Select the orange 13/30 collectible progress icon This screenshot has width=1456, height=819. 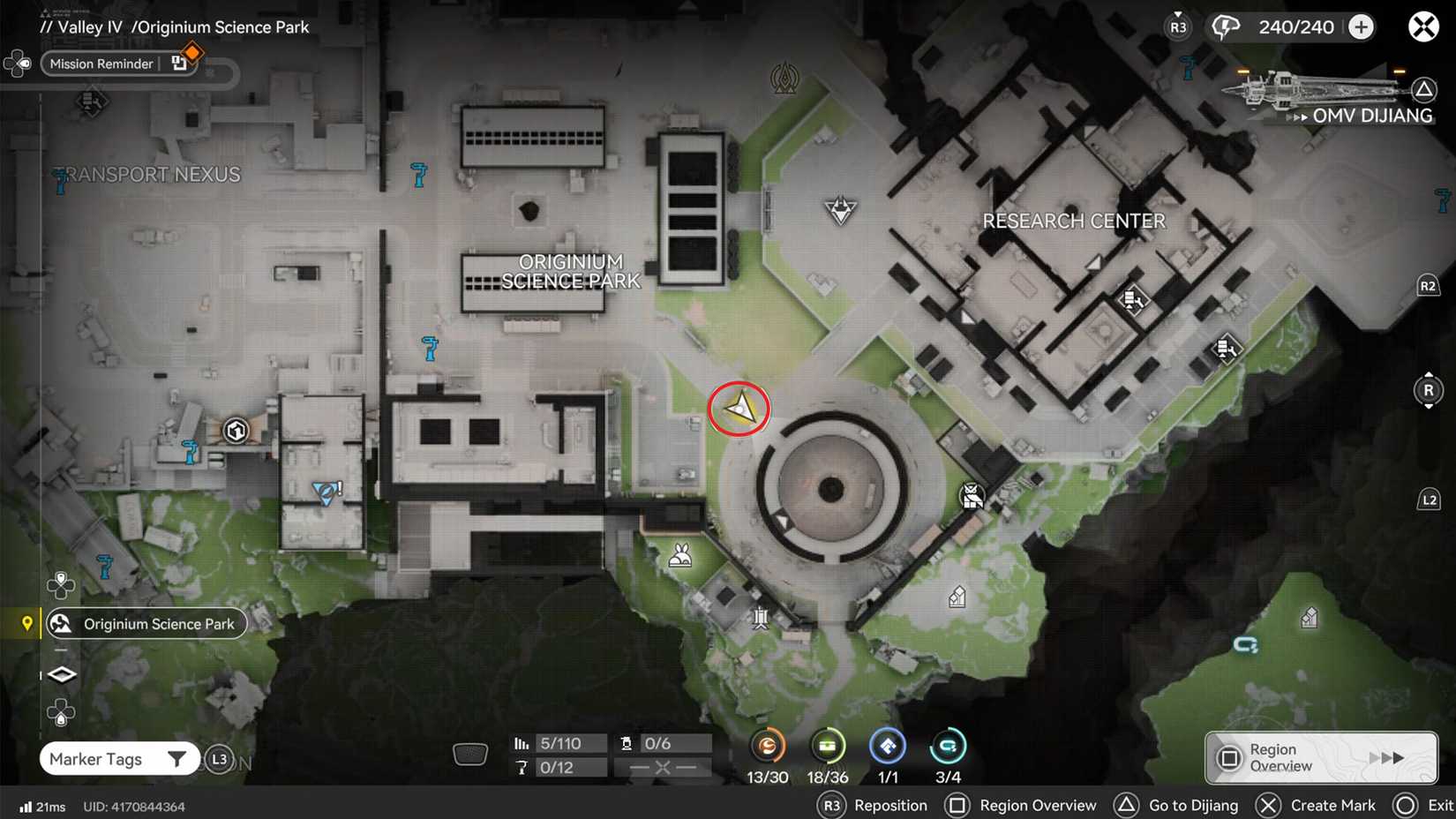(768, 747)
